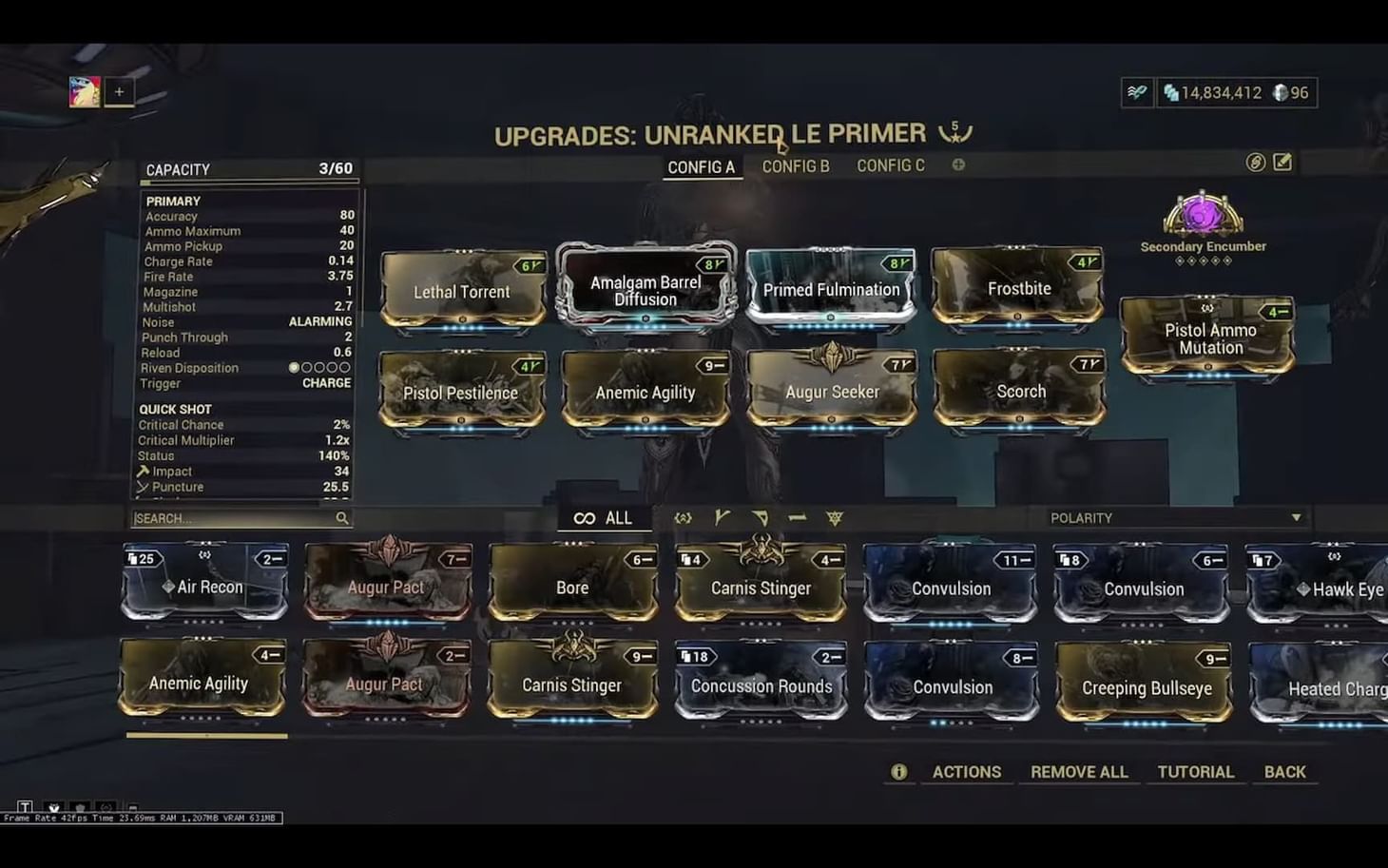Select the Umbra polarity filter icon
The height and width of the screenshot is (868, 1388).
click(683, 518)
